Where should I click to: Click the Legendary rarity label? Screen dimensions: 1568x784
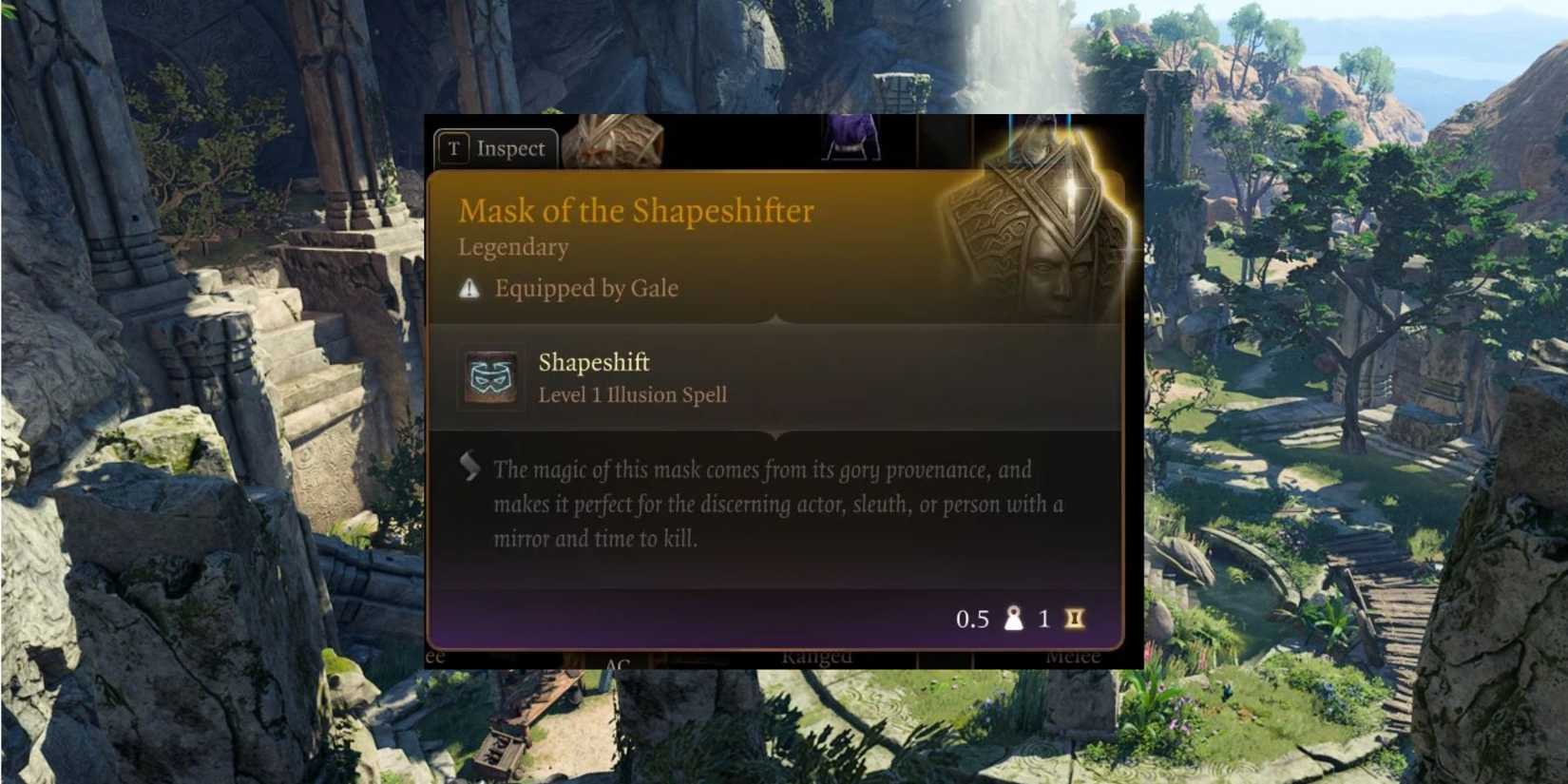(x=511, y=247)
